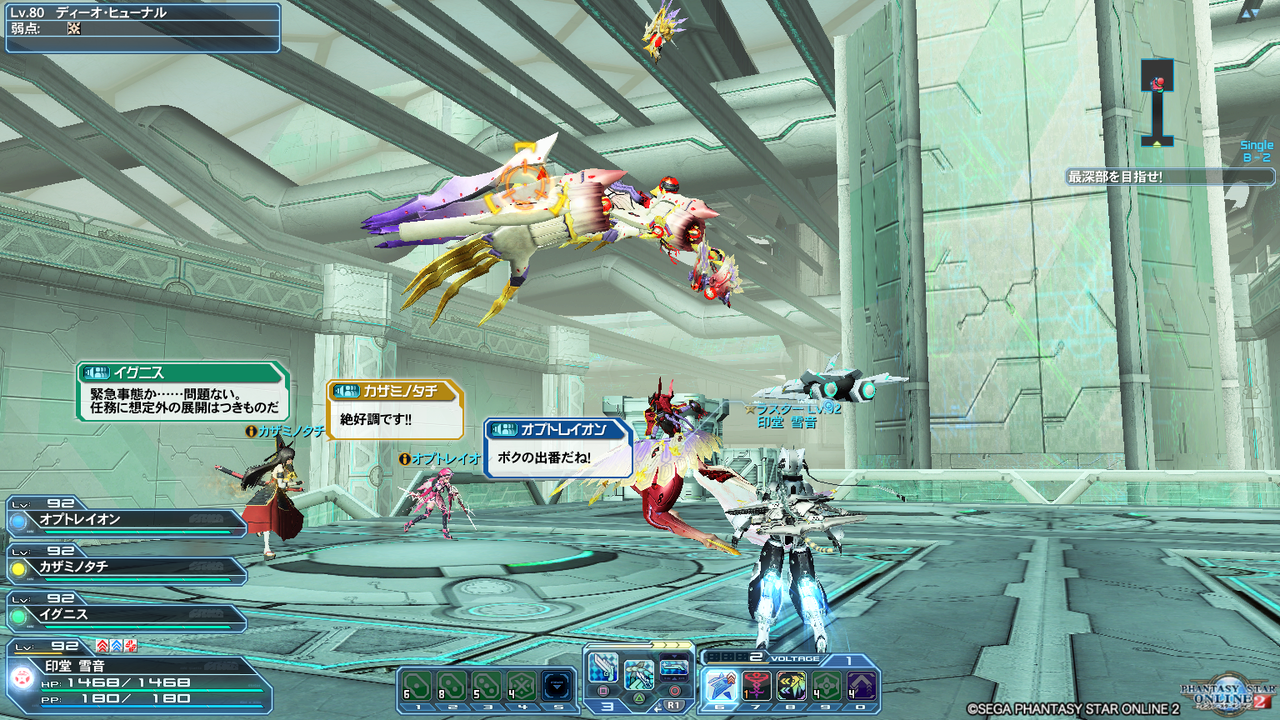This screenshot has height=720, width=1280.
Task: Click the triangle weapon art button icon
Action: click(x=638, y=697)
